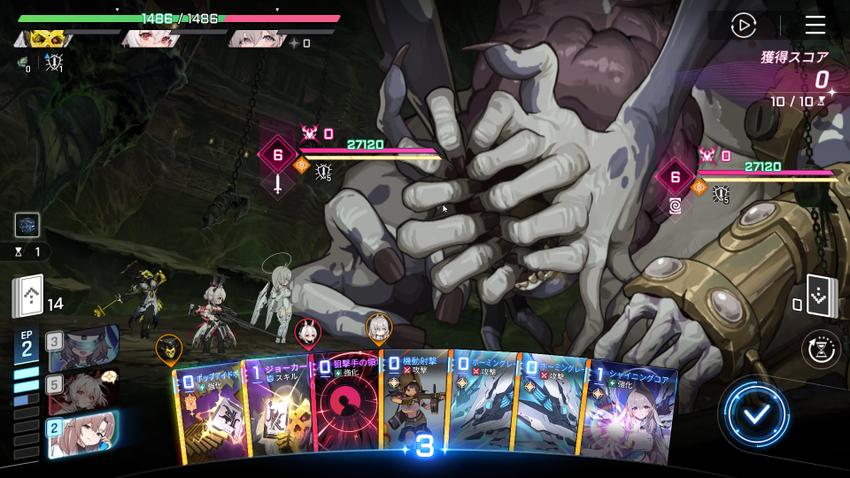Tap the hourglass icon beside the discard pile
The image size is (850, 478).
[822, 349]
